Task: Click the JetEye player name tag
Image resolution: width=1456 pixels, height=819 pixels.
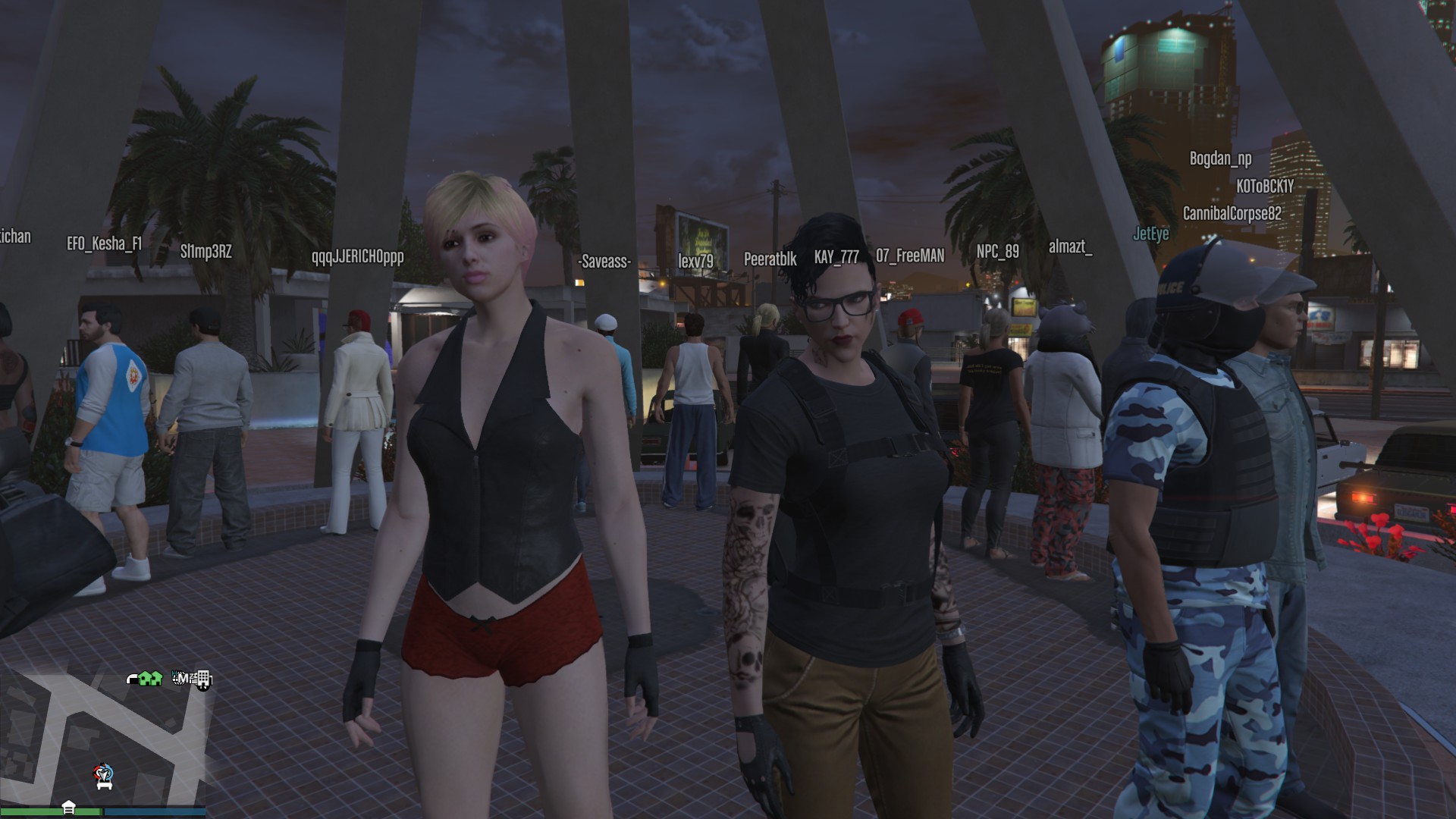Action: pyautogui.click(x=1150, y=234)
